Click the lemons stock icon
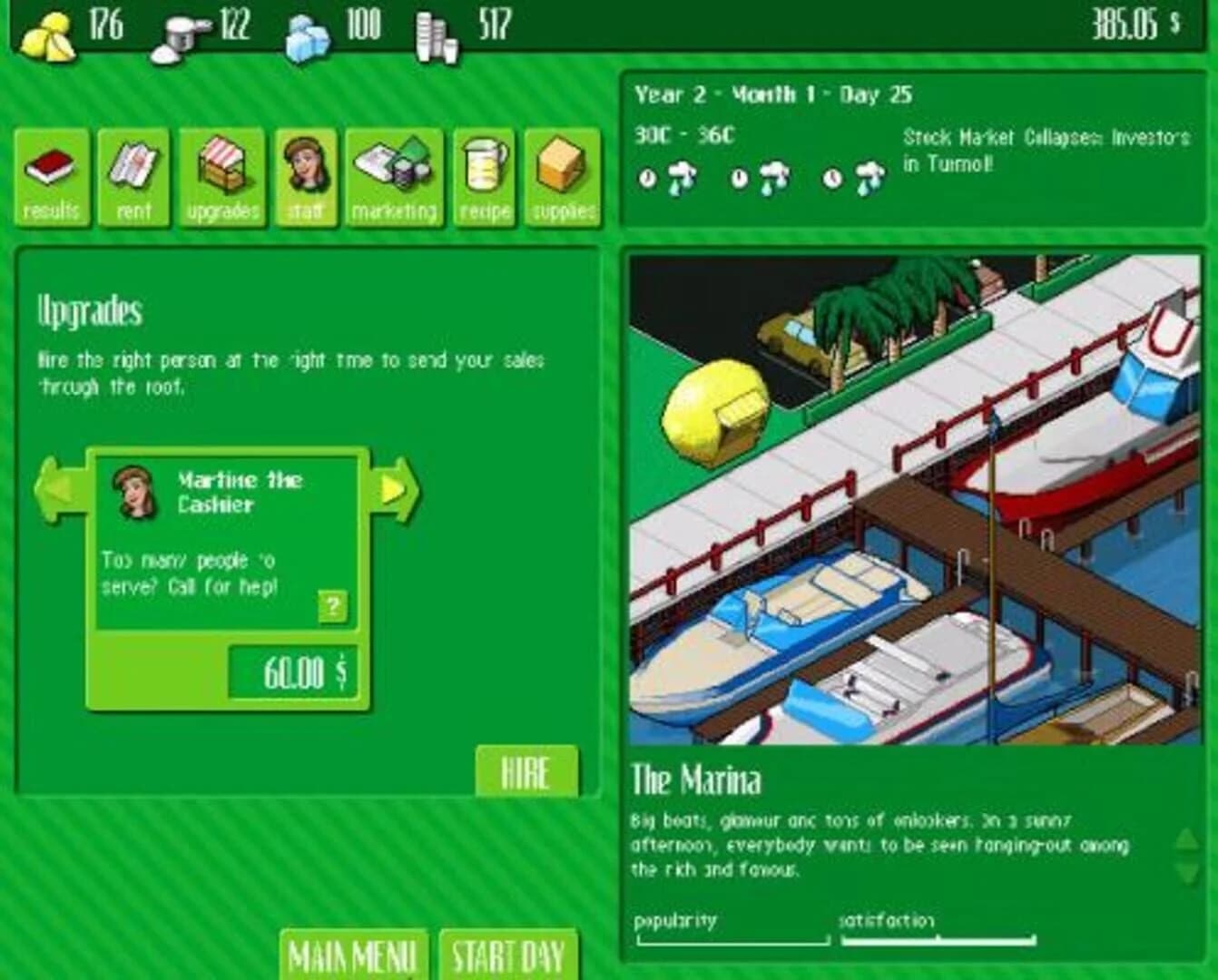The height and width of the screenshot is (980, 1218). click(48, 30)
